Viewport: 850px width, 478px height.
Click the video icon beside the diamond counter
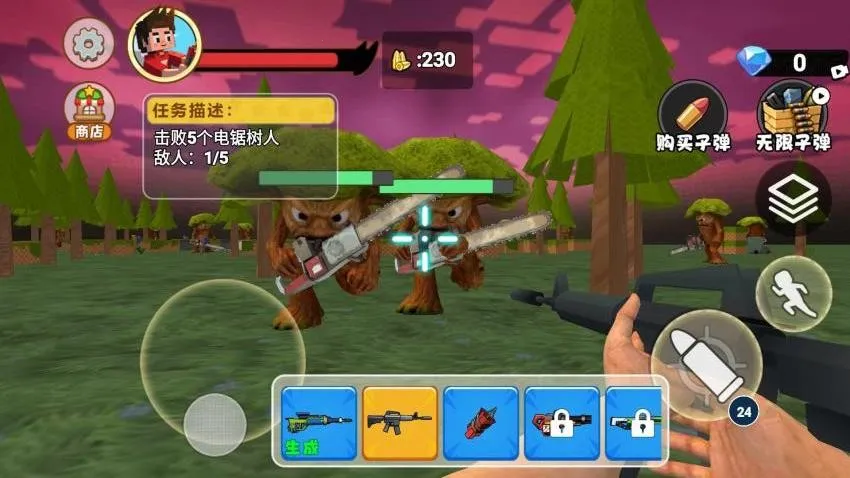tap(838, 68)
